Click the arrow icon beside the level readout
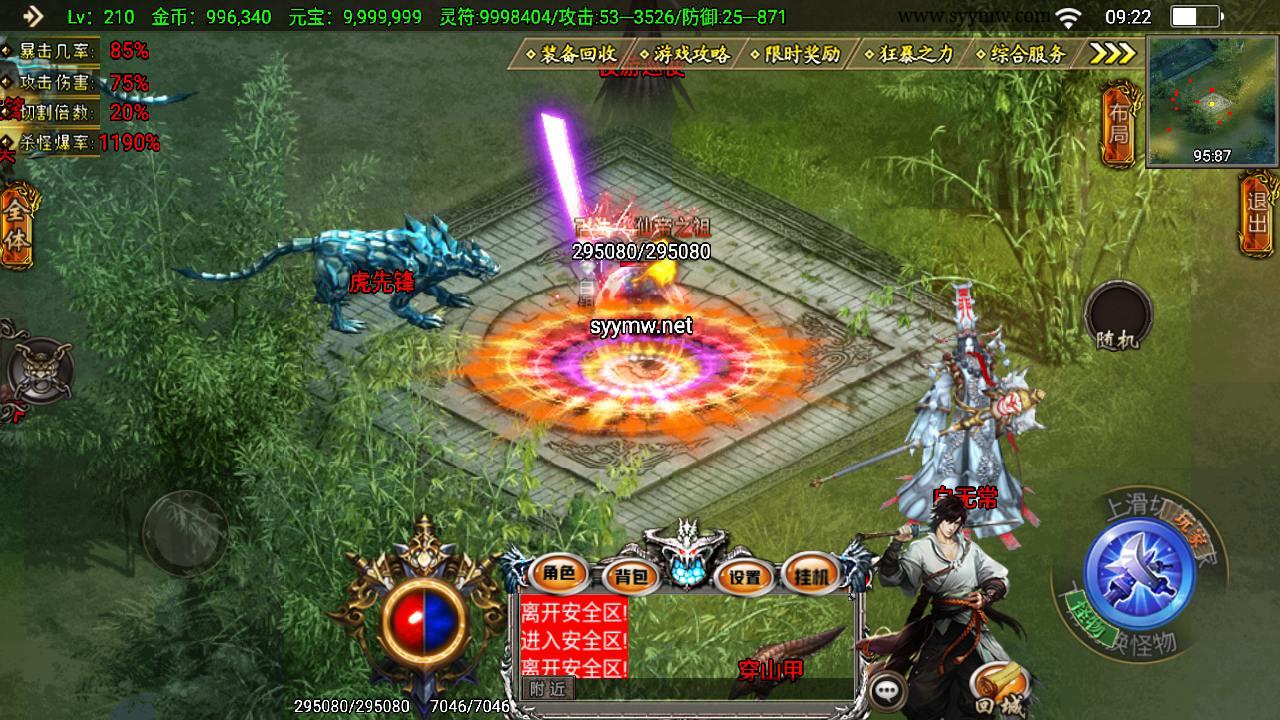Viewport: 1280px width, 720px height. [x=33, y=16]
